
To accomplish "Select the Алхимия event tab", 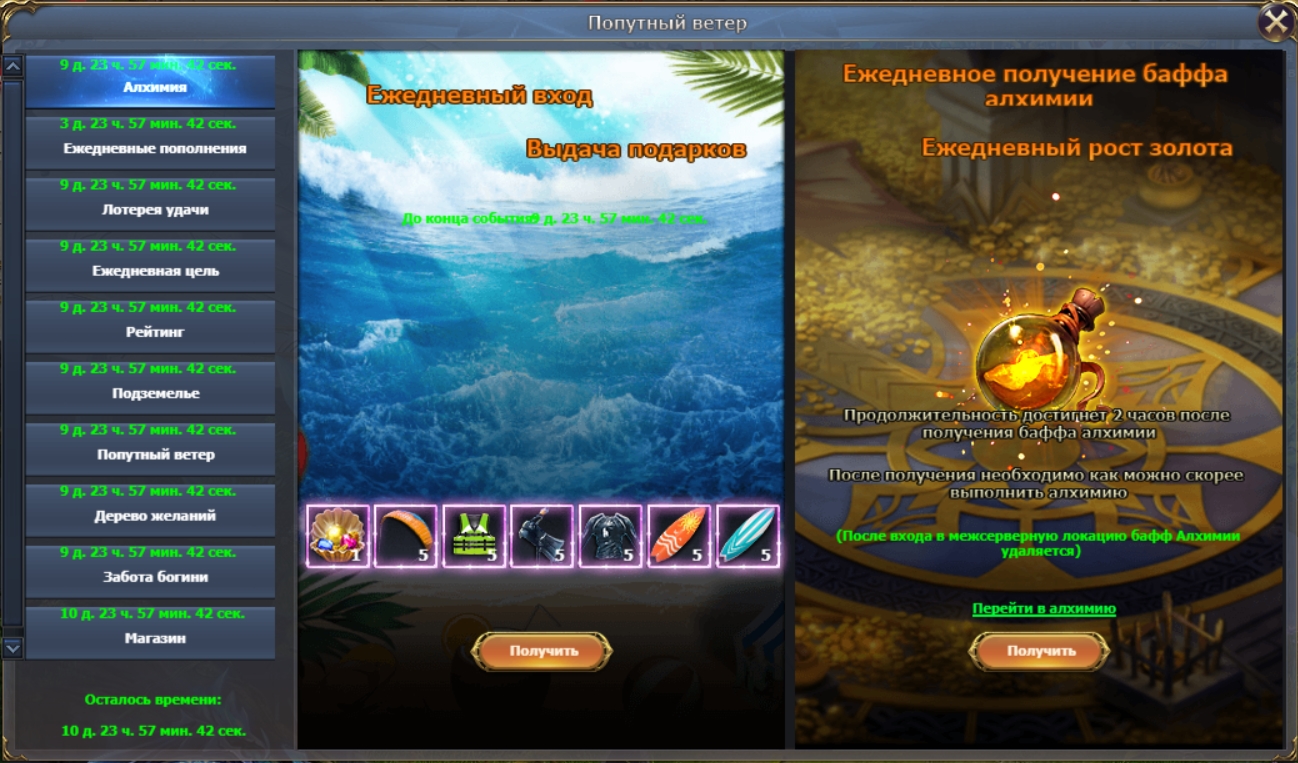I will [150, 82].
